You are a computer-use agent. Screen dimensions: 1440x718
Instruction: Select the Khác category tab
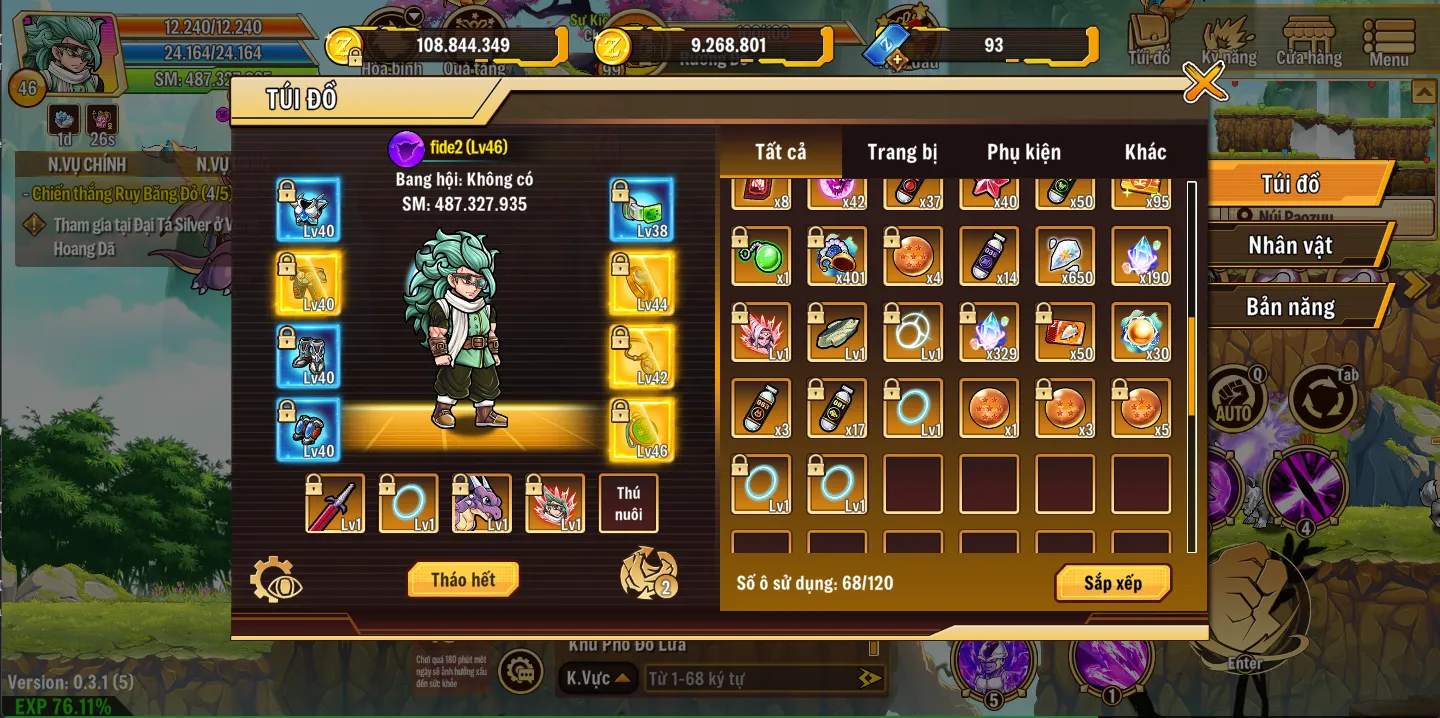point(1145,152)
